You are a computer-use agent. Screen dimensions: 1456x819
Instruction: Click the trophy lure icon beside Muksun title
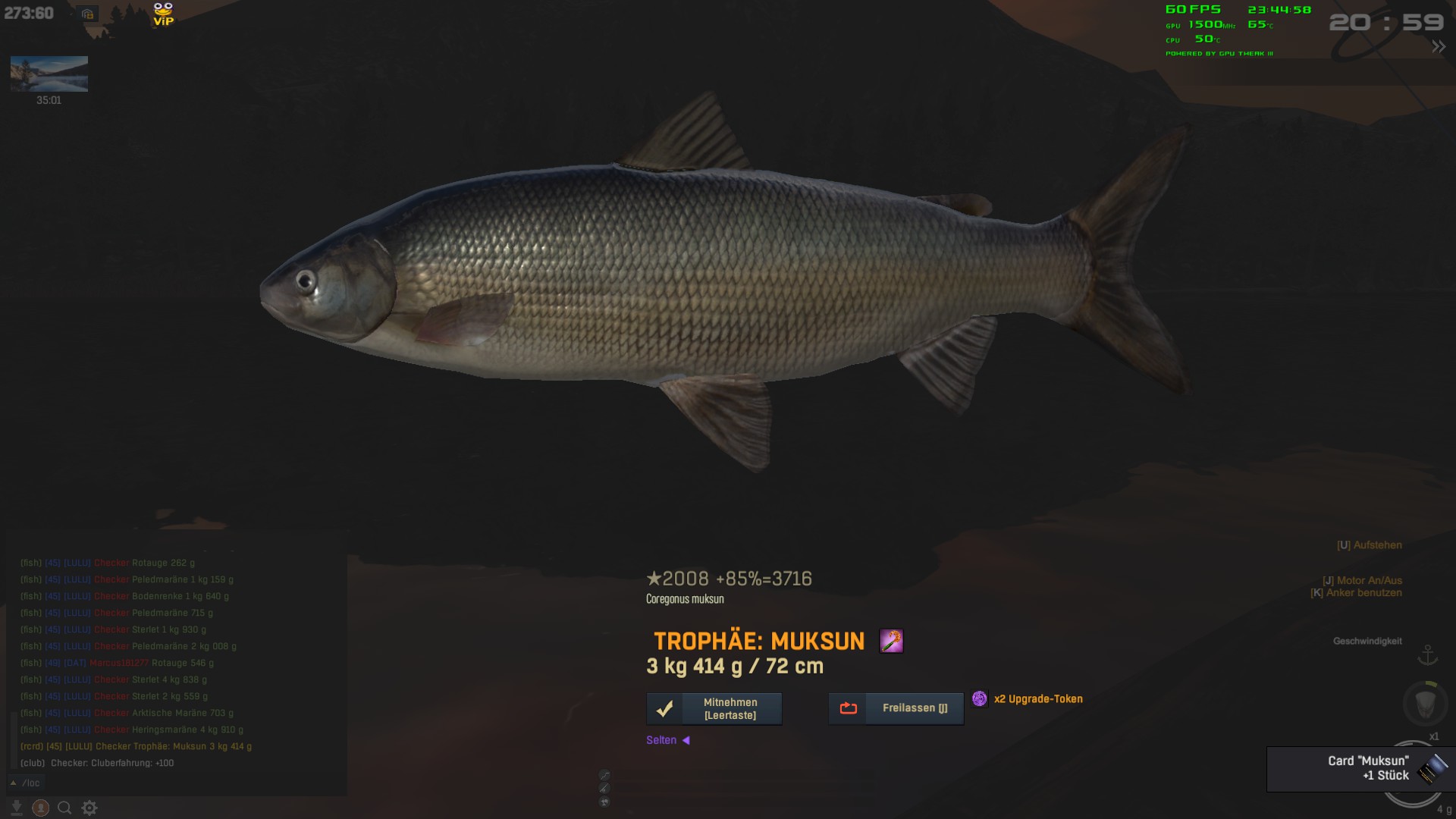(891, 642)
